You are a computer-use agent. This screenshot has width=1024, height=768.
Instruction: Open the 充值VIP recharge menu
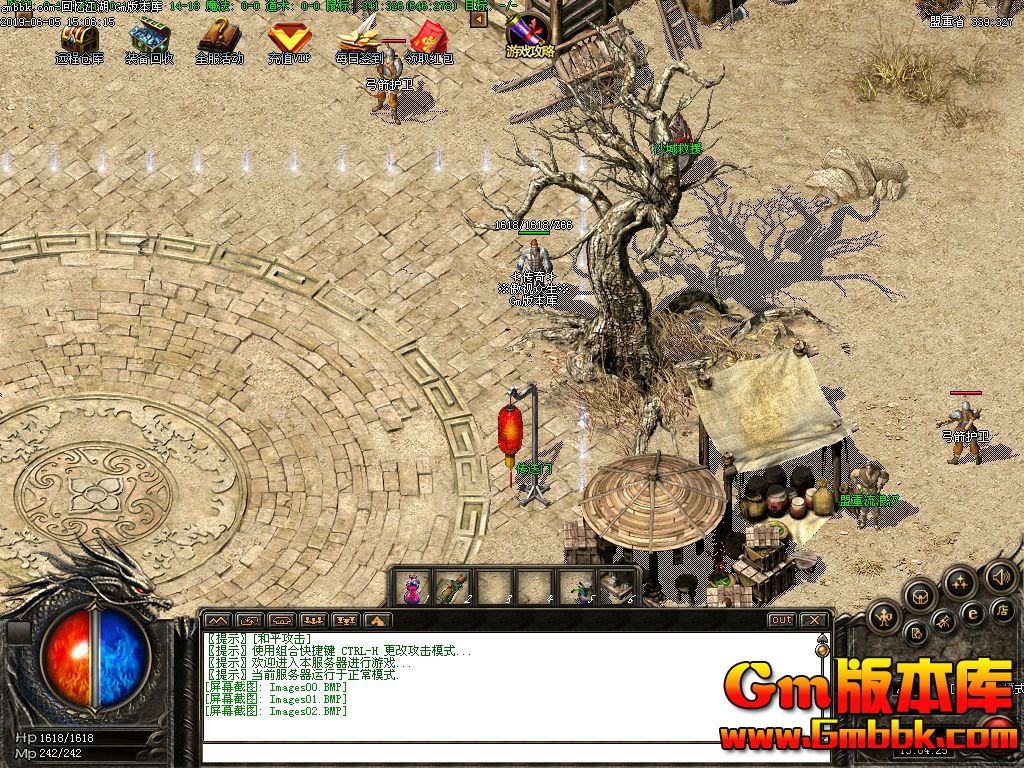pyautogui.click(x=289, y=38)
